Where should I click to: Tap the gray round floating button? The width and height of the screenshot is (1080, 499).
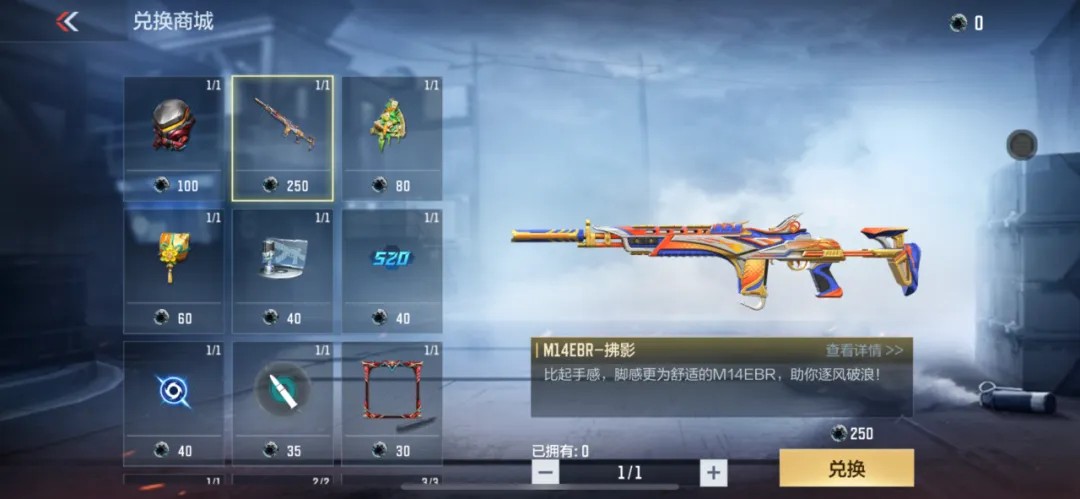(1021, 145)
